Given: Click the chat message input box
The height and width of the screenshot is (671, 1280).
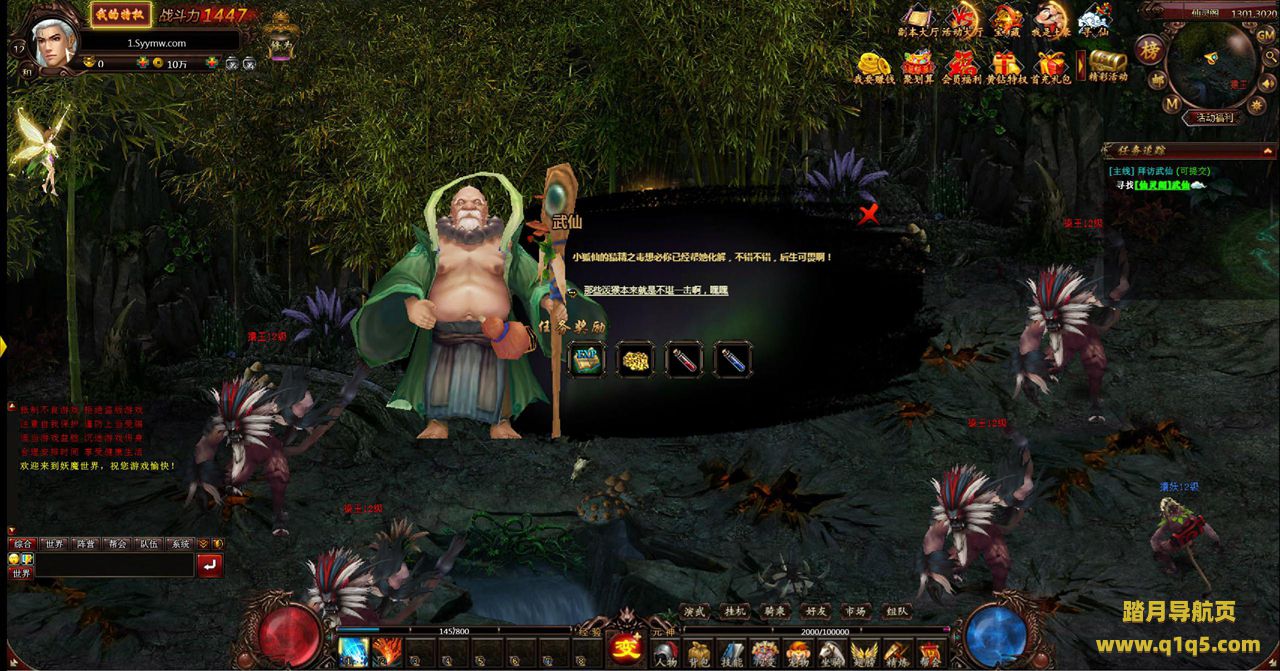Looking at the screenshot, I should (113, 565).
